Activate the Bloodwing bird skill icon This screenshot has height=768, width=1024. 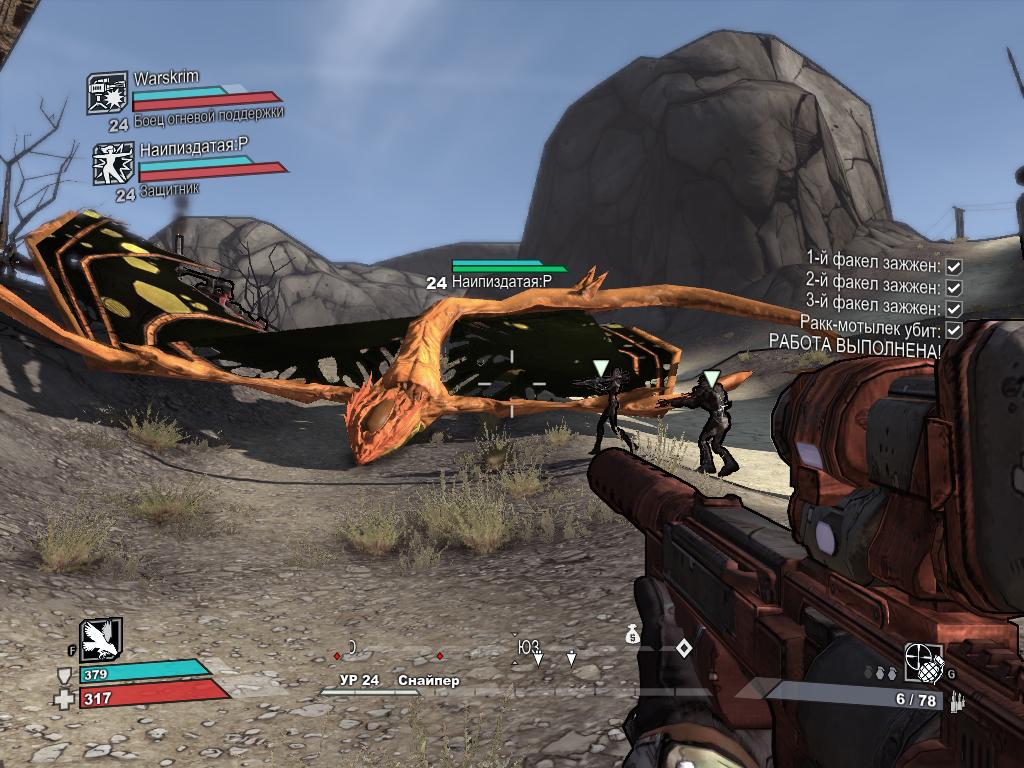coord(101,640)
